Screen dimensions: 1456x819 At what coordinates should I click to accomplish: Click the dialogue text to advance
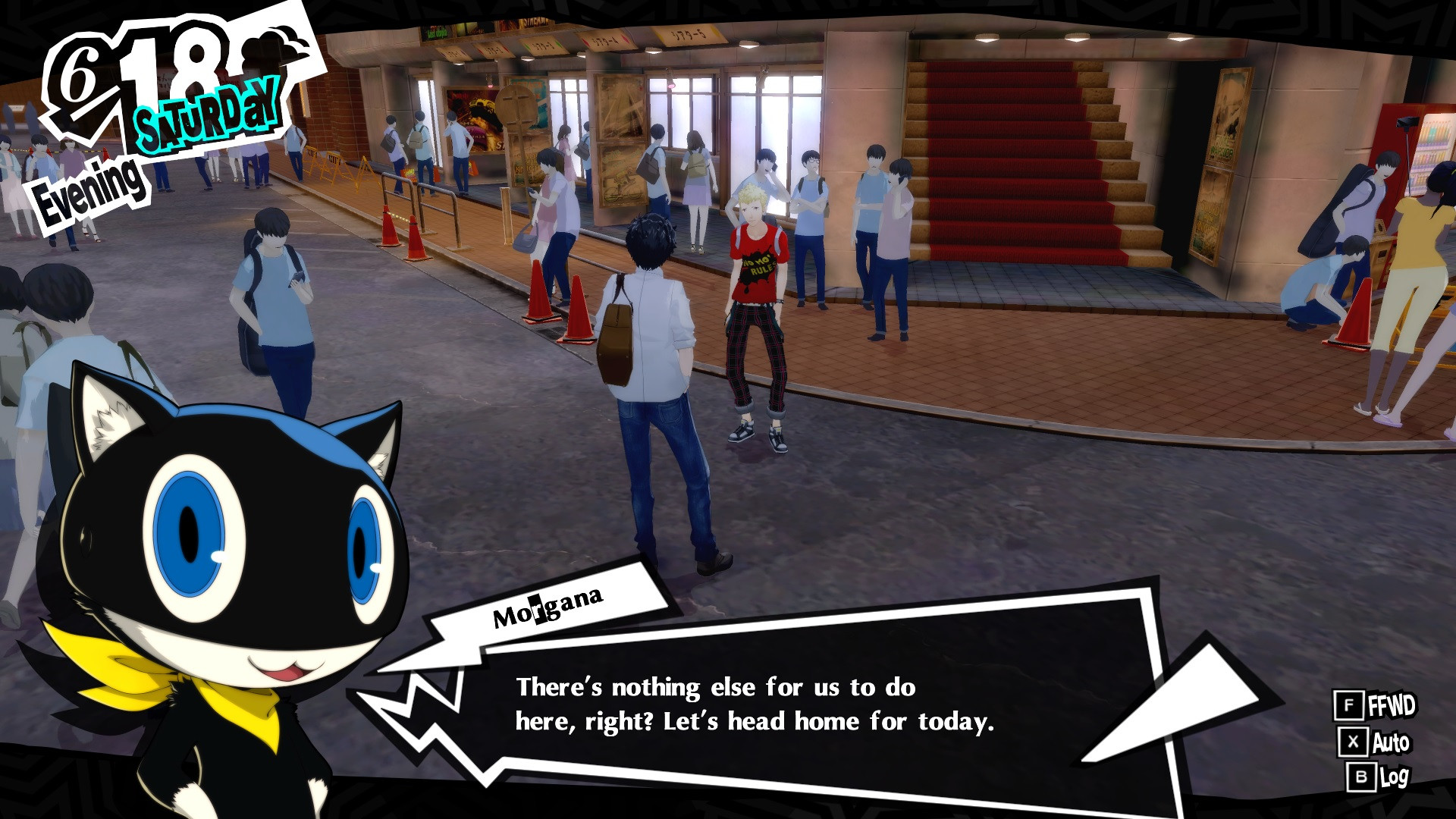(x=758, y=705)
